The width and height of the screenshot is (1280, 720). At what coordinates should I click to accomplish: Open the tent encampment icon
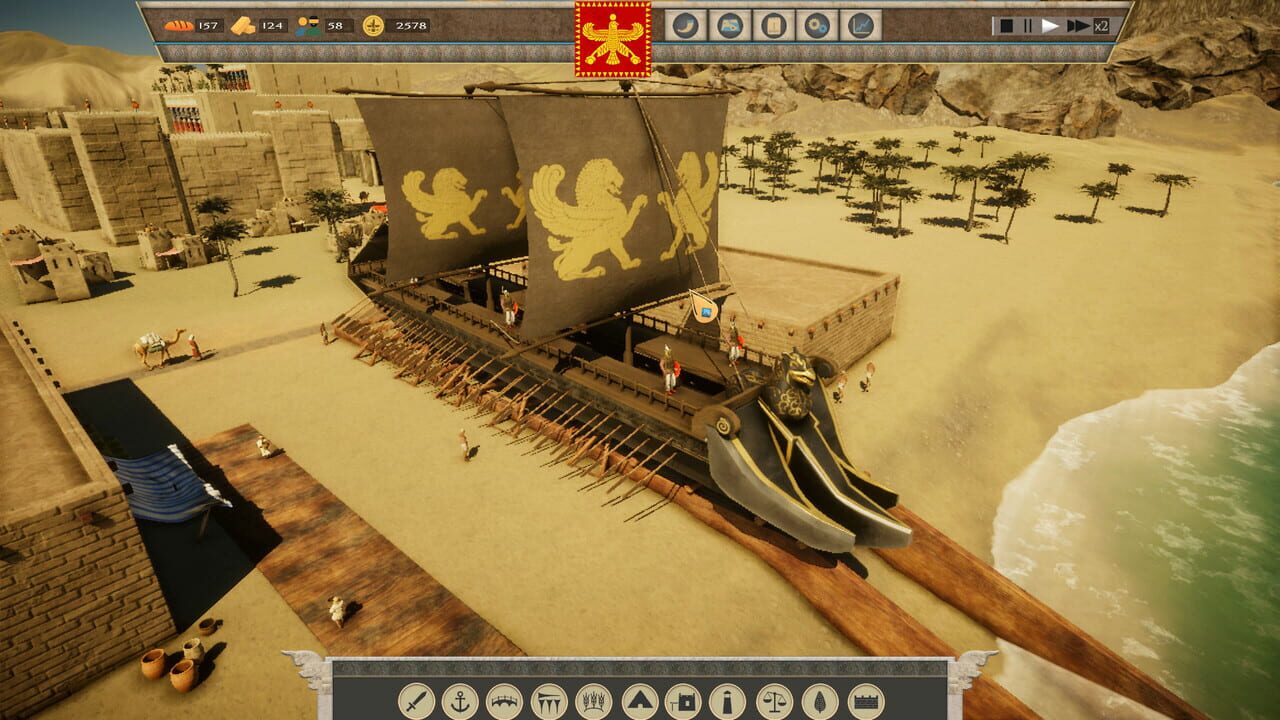[642, 700]
